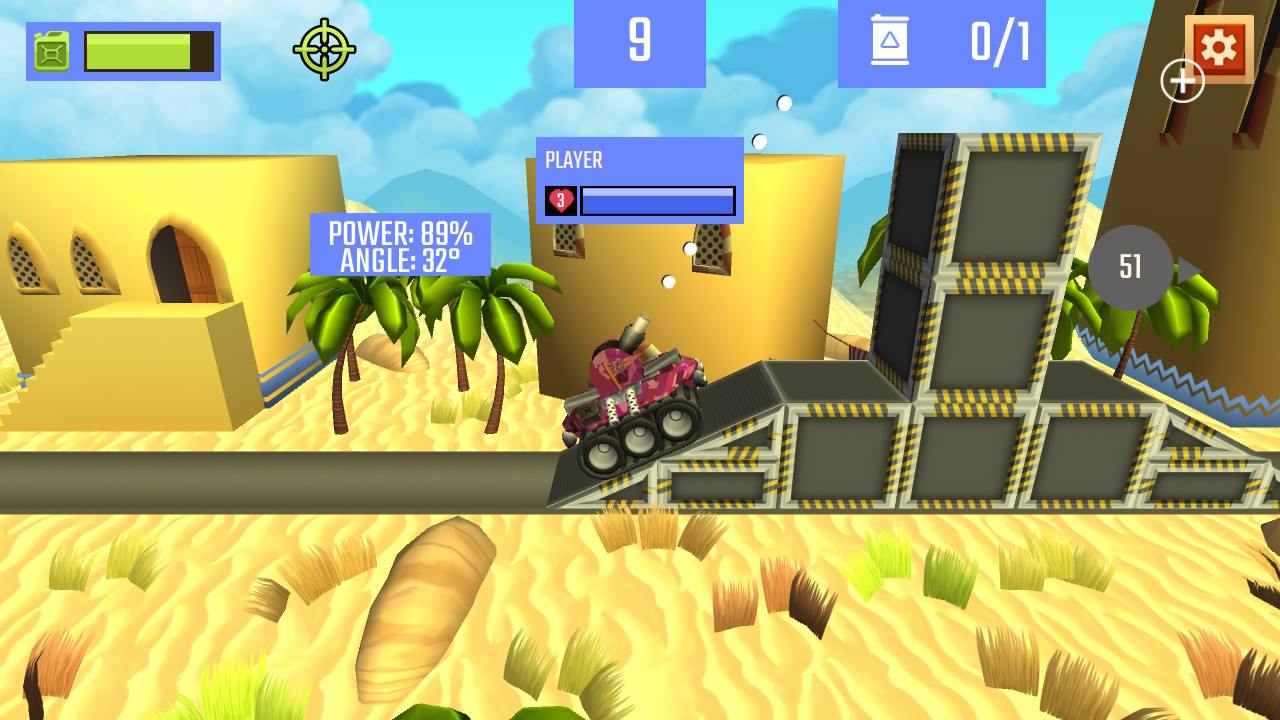The width and height of the screenshot is (1280, 720).
Task: Click the zoom-in plus icon
Action: (1183, 79)
